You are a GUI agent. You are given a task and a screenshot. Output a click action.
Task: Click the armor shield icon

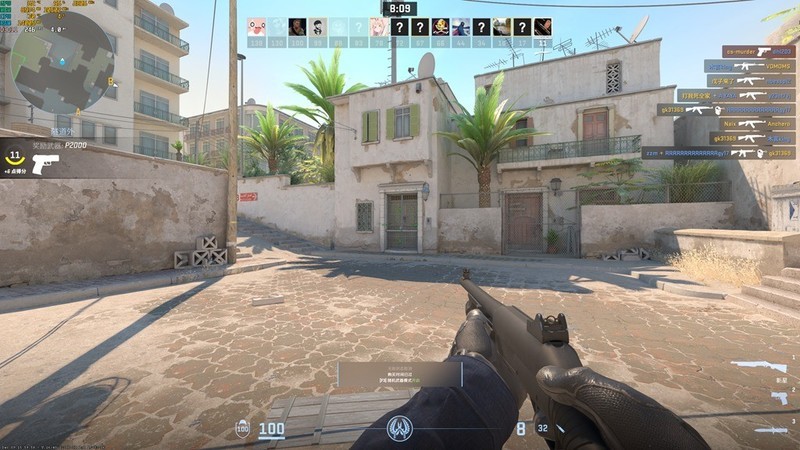point(242,429)
